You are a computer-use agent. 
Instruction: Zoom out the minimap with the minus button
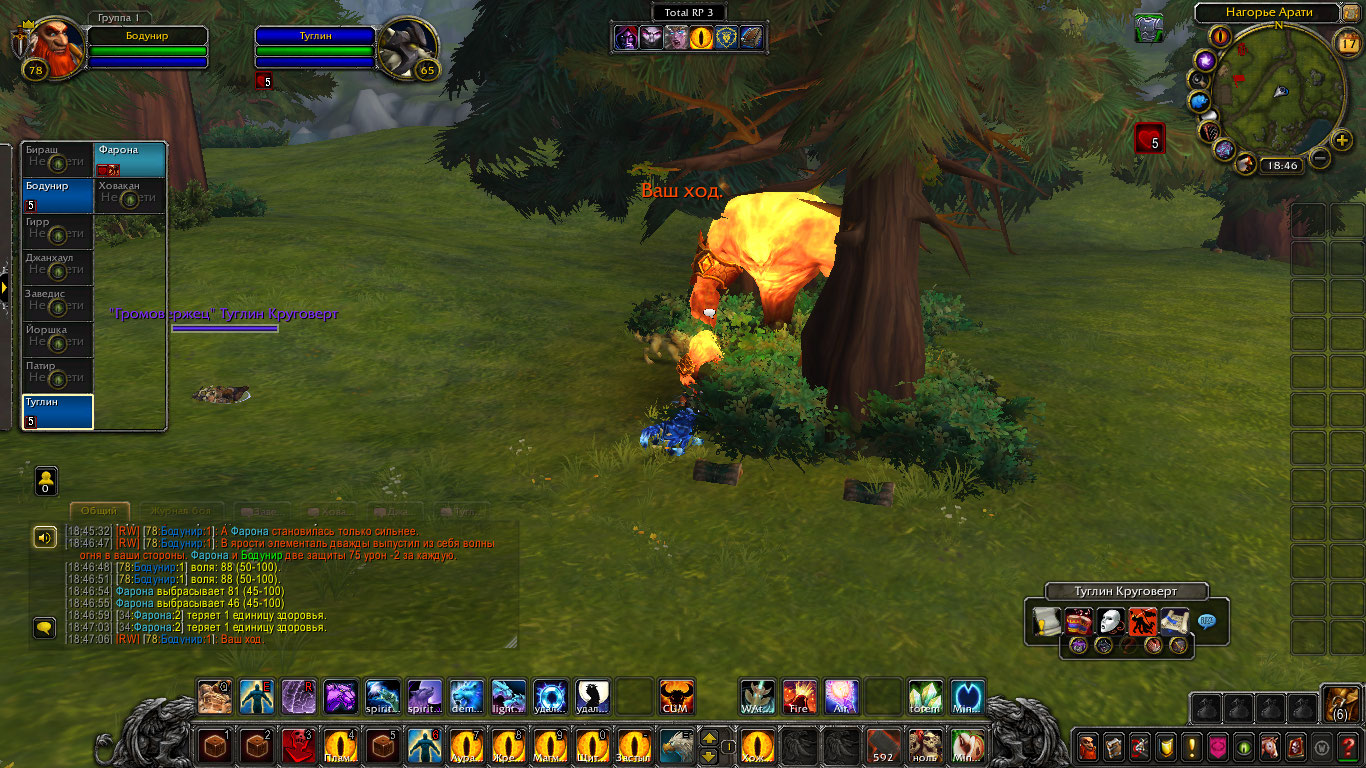pyautogui.click(x=1320, y=158)
